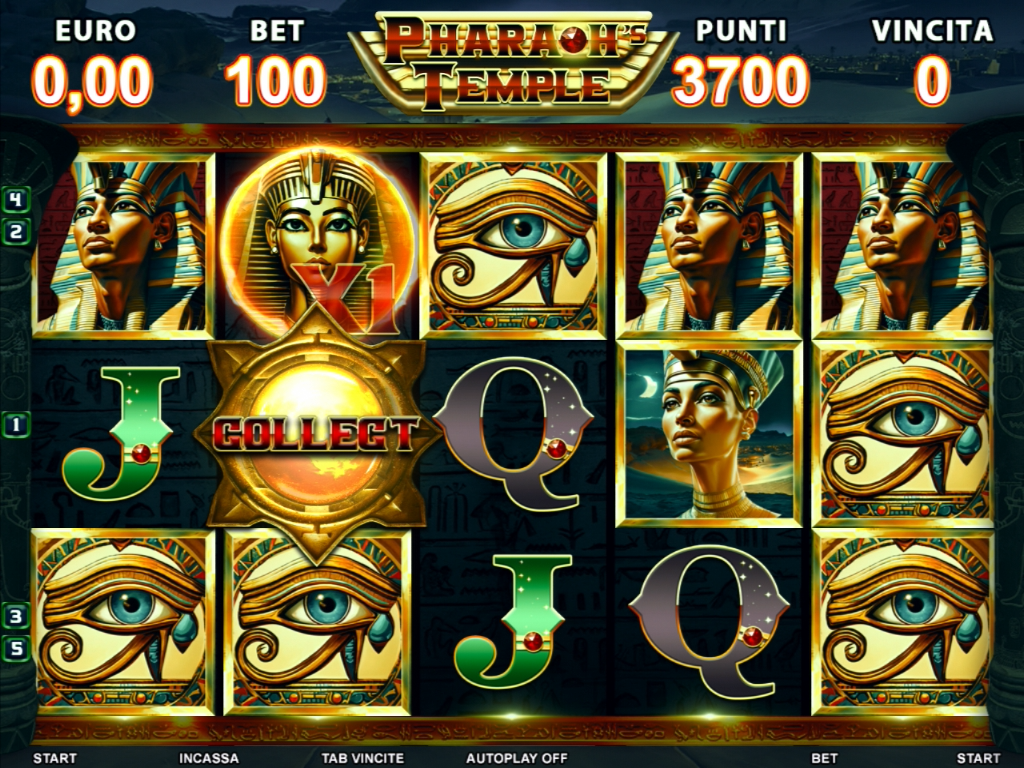
Task: Highlight payline indicator number 5
Action: [16, 647]
